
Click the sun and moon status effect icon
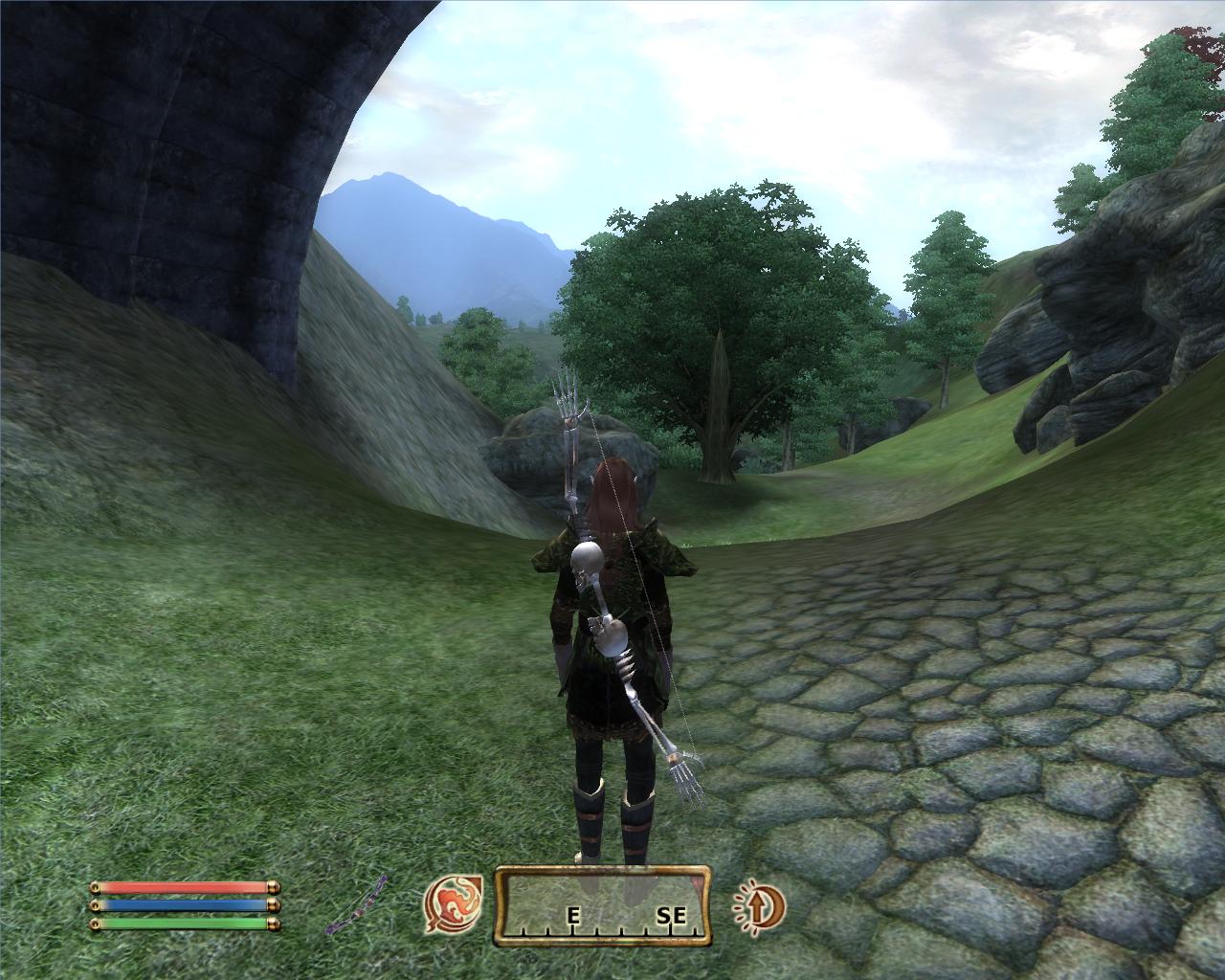coord(760,905)
